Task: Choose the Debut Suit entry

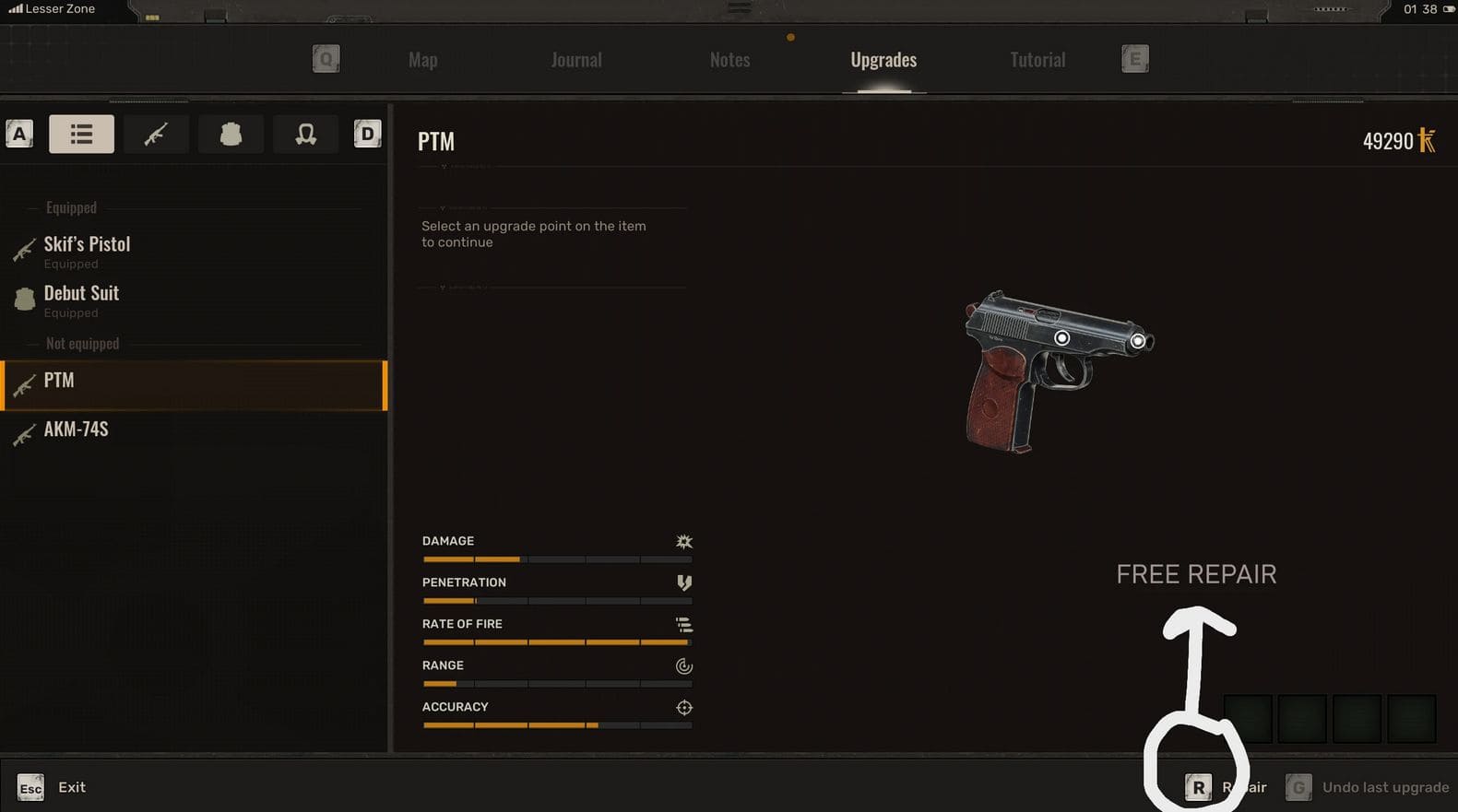Action: (81, 294)
